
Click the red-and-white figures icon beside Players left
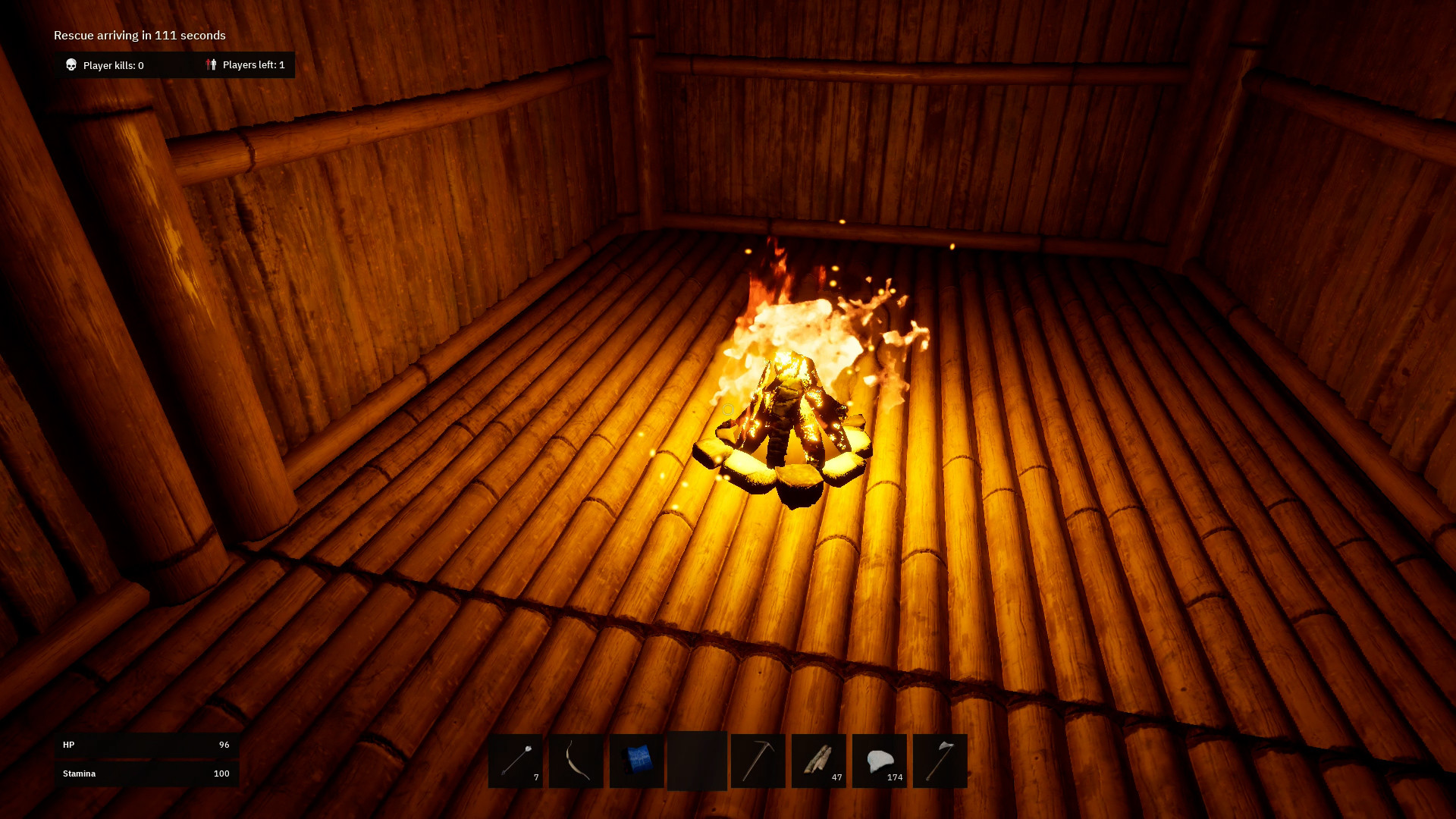(211, 65)
